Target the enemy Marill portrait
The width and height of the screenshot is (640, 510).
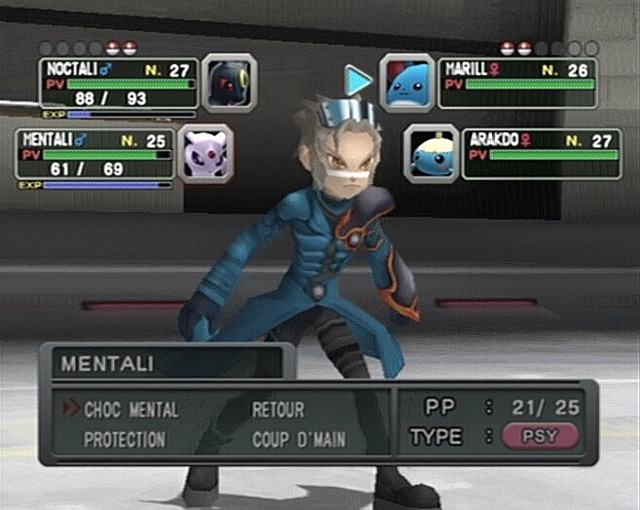(407, 82)
